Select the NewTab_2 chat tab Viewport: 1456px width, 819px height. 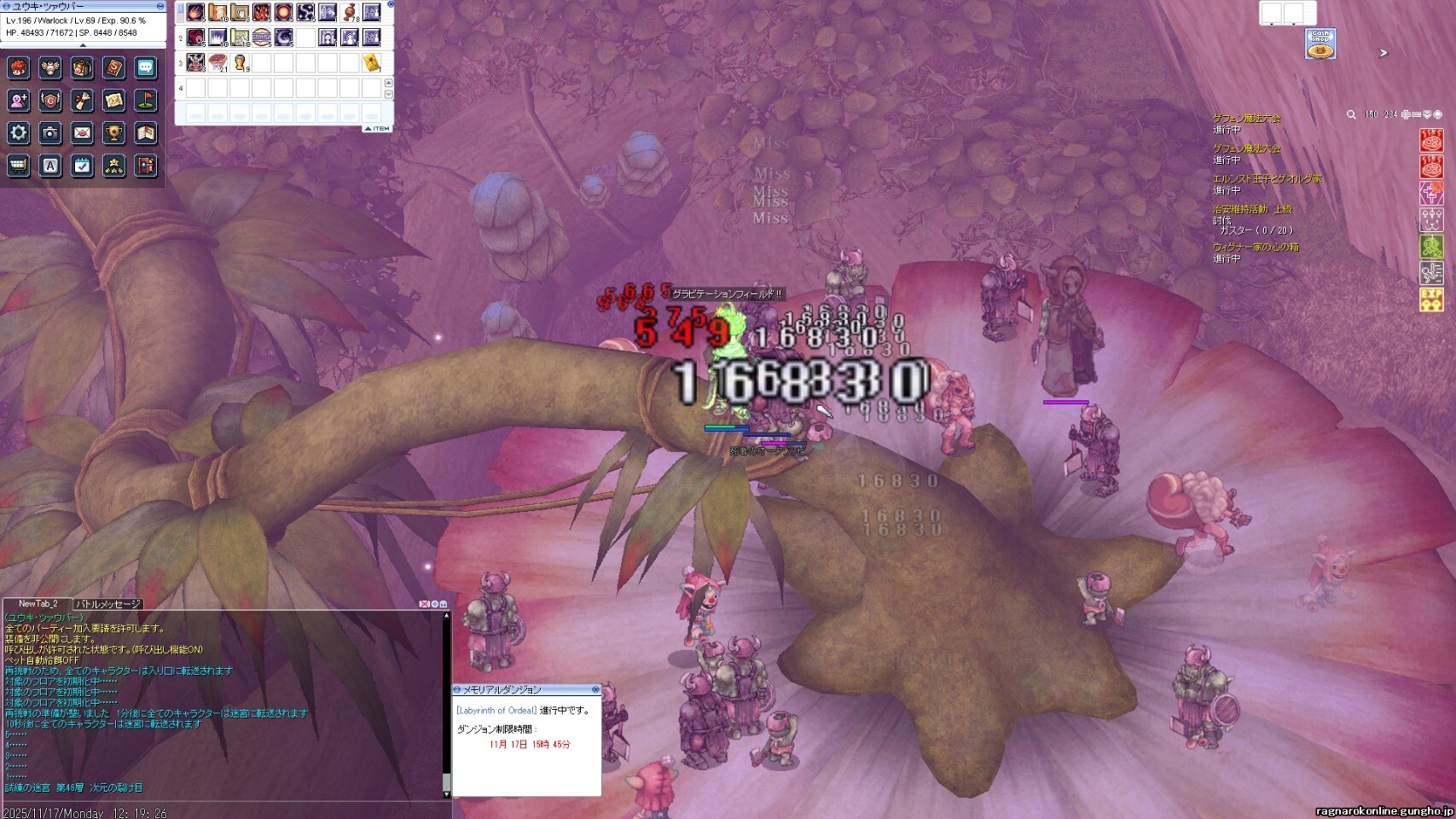[x=38, y=604]
